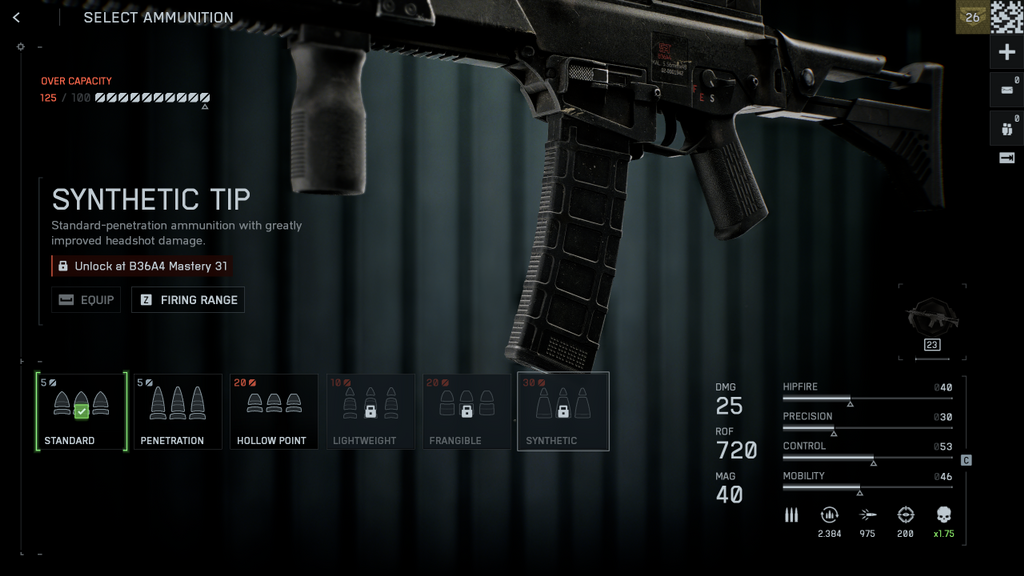Choose Penetration ammunition

tap(178, 411)
